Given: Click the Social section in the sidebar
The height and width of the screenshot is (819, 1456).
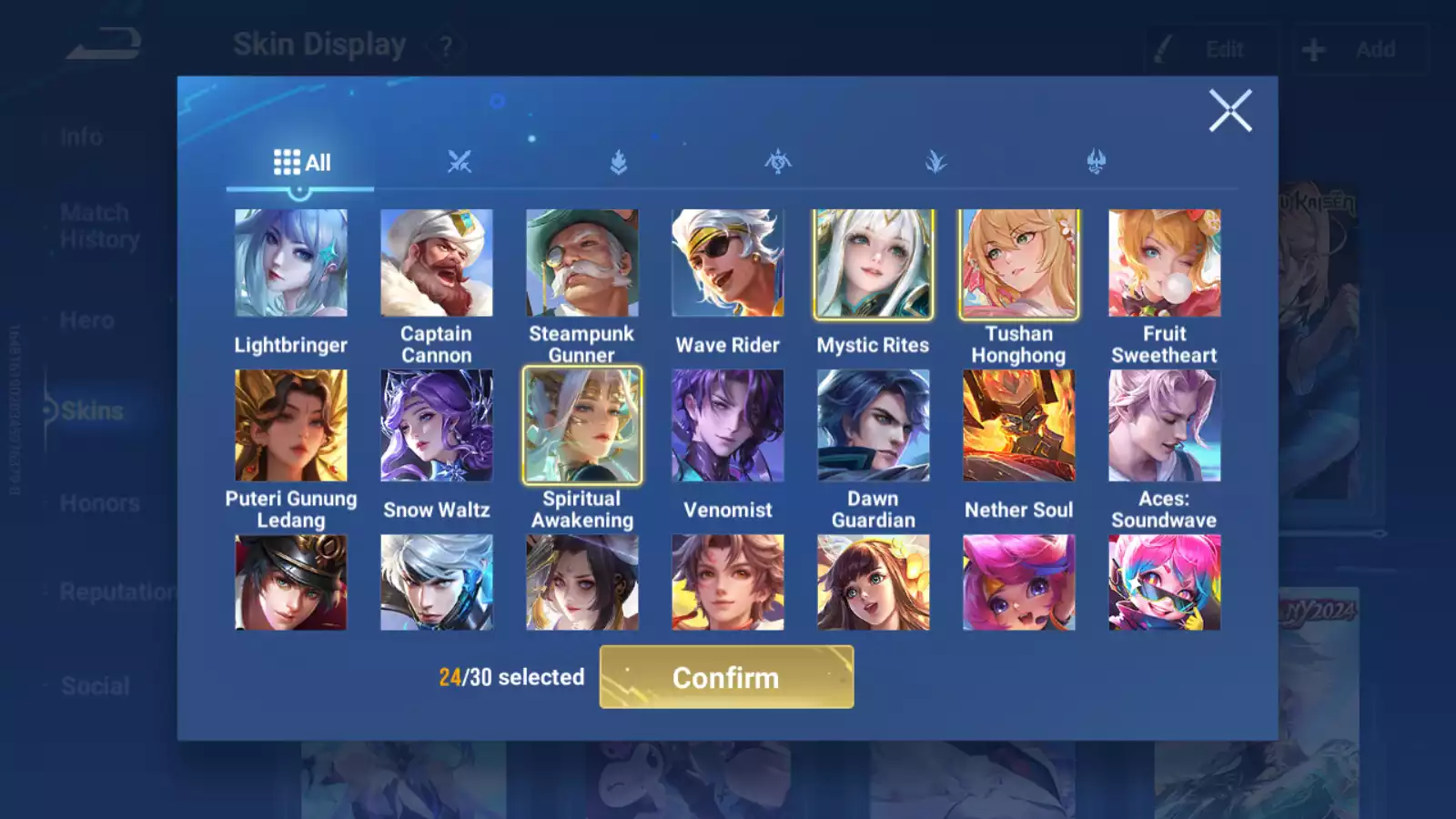Looking at the screenshot, I should [x=94, y=685].
